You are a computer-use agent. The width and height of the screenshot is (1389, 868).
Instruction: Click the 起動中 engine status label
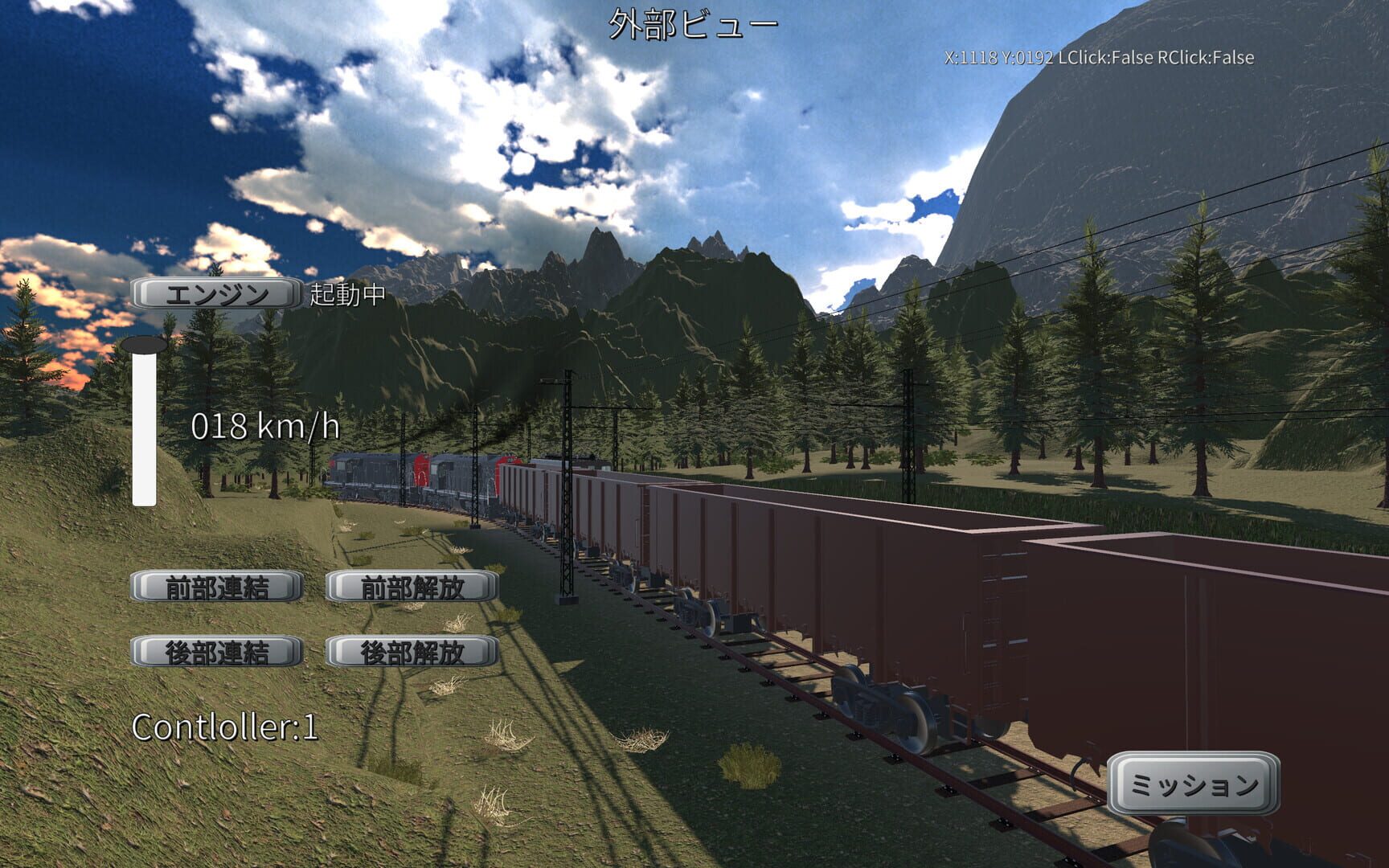click(343, 299)
